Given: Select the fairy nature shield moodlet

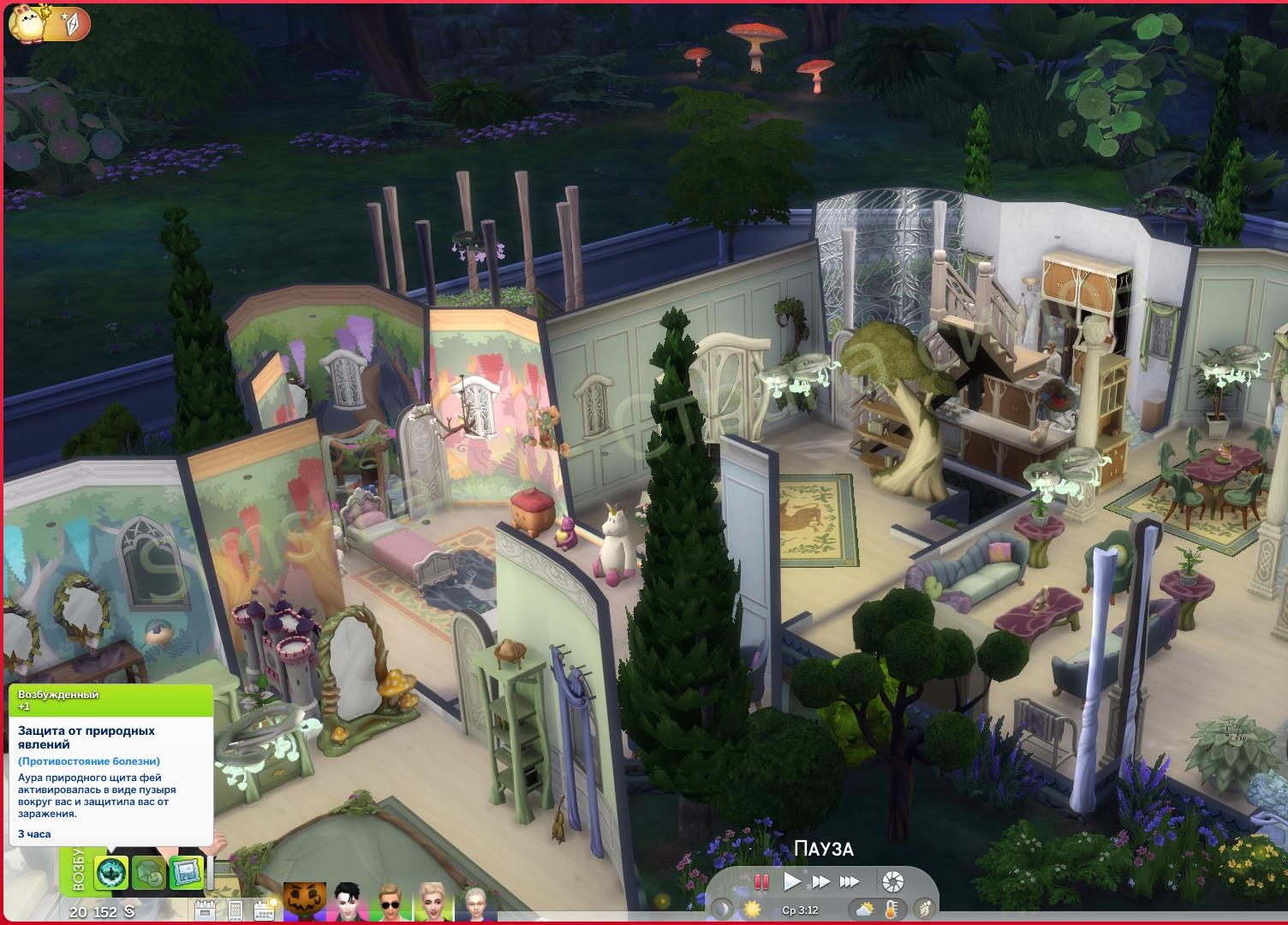Looking at the screenshot, I should pos(111,873).
